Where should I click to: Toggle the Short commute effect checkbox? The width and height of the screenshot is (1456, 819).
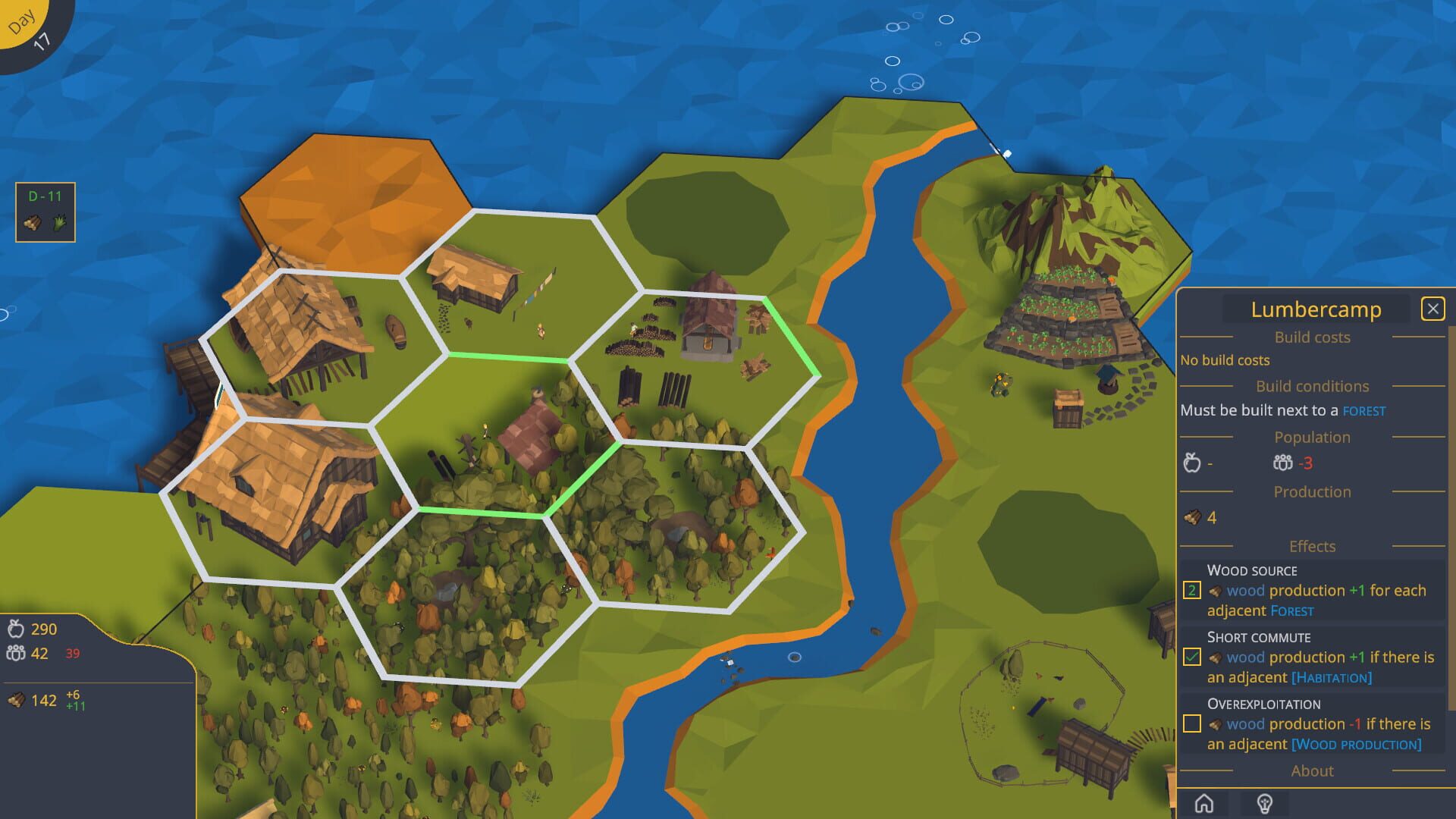tap(1191, 657)
